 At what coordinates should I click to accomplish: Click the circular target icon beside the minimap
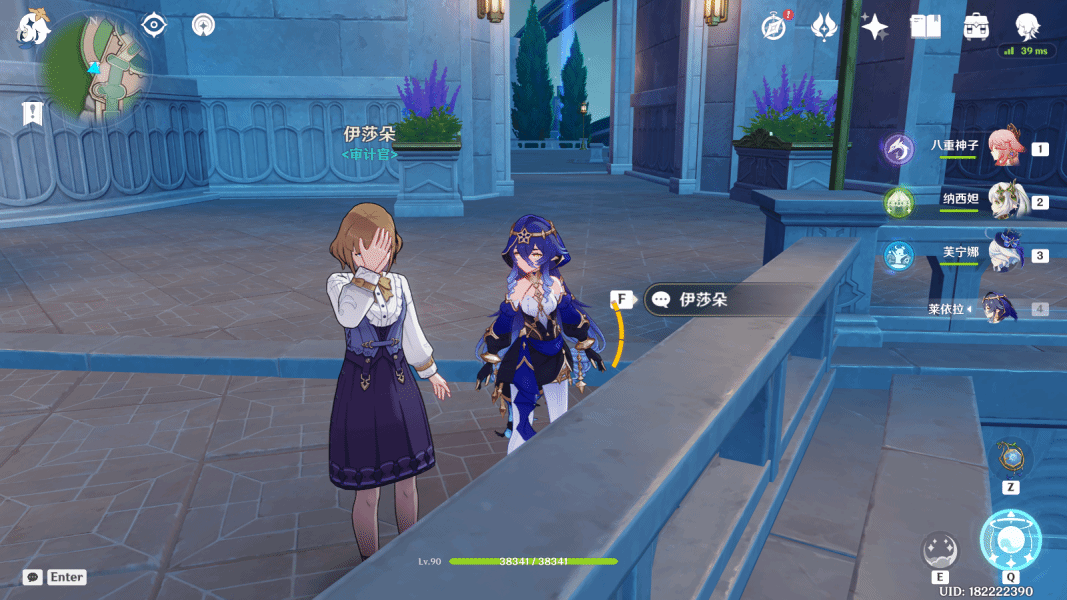pyautogui.click(x=203, y=24)
